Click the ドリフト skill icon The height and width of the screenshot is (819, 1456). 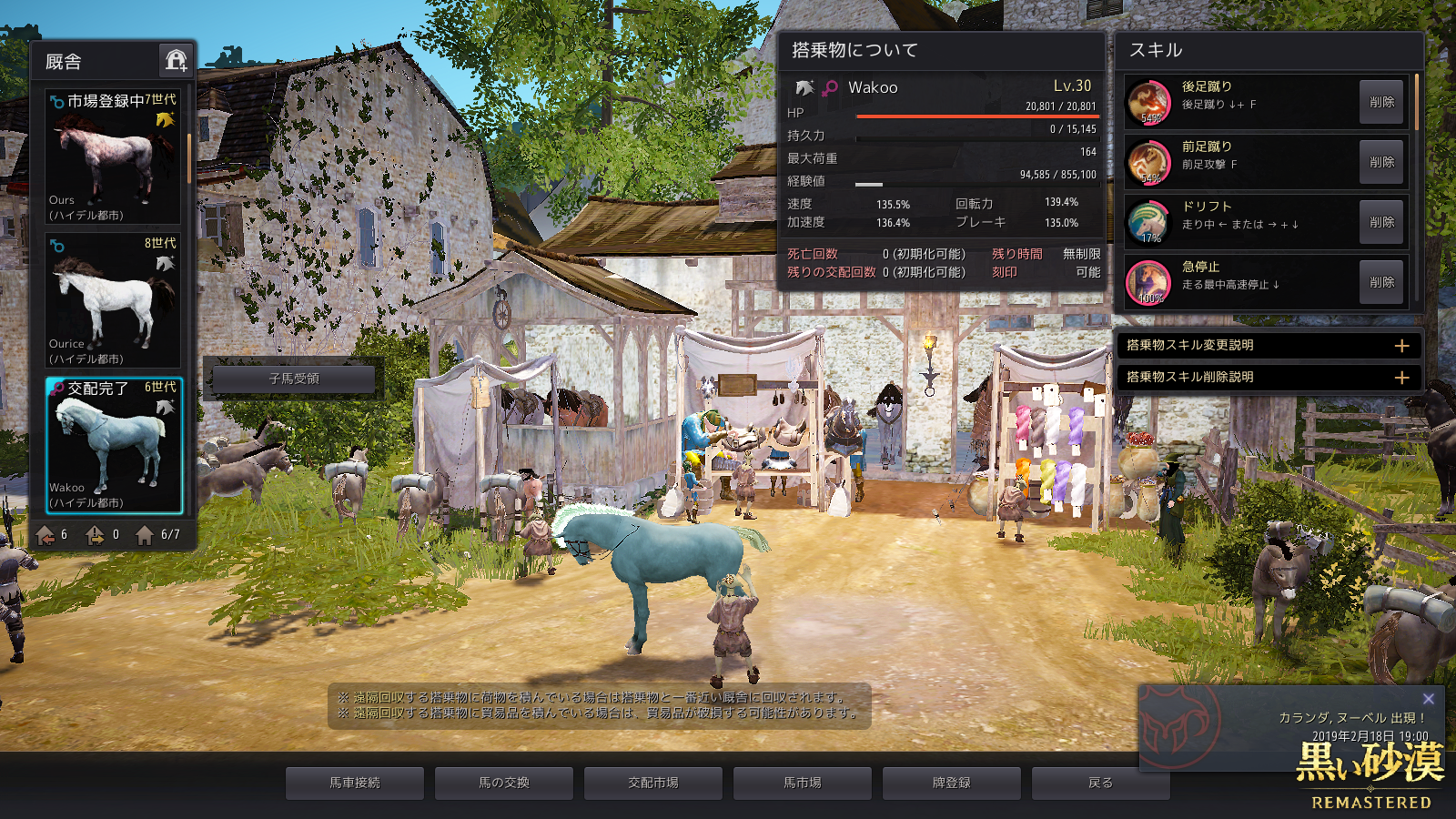[x=1148, y=222]
